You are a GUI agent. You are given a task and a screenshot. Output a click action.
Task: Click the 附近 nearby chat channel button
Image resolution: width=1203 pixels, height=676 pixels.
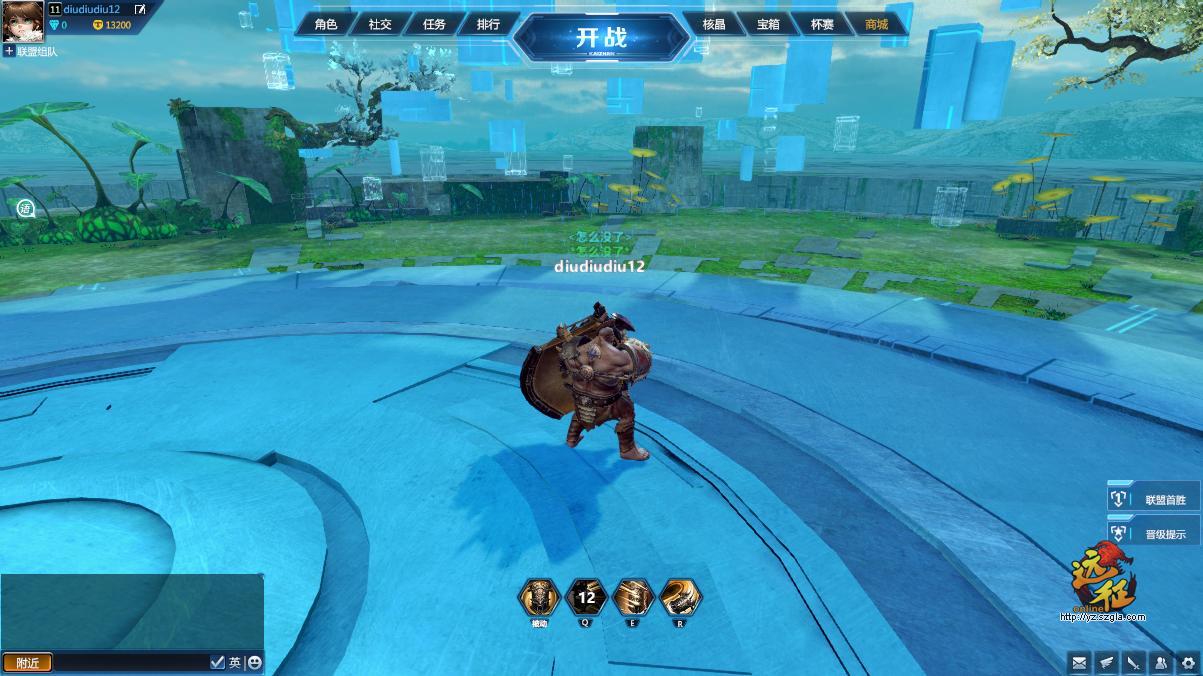click(x=27, y=663)
